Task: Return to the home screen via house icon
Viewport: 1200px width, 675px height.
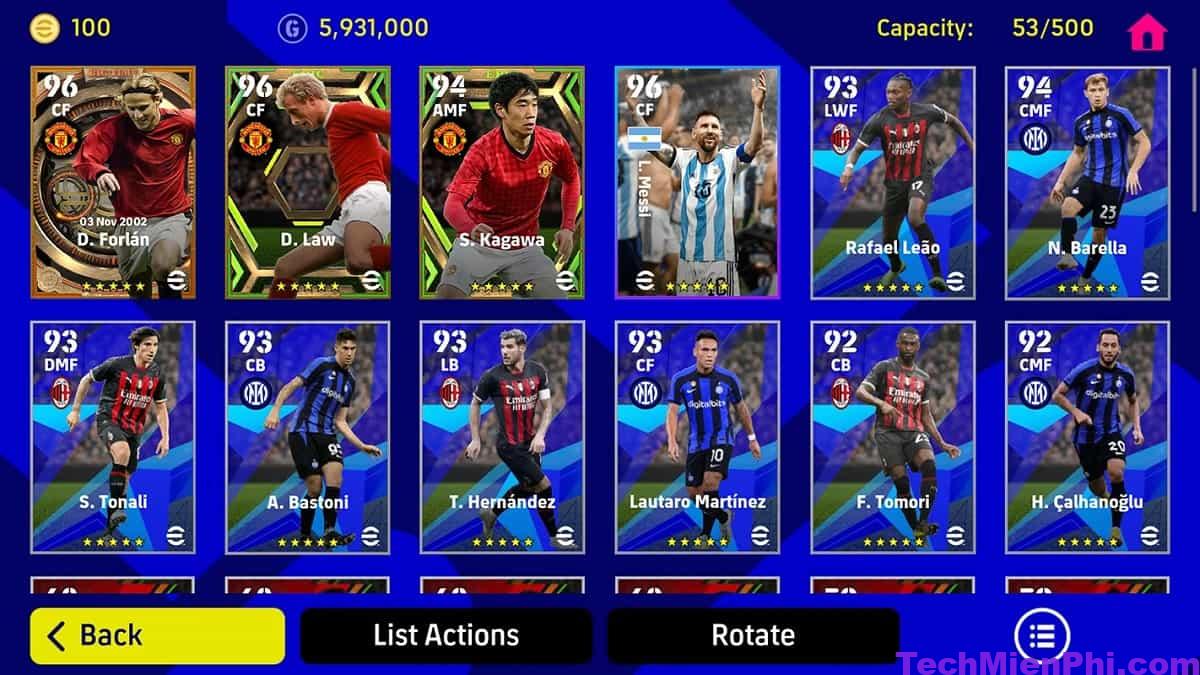Action: pos(1147,32)
